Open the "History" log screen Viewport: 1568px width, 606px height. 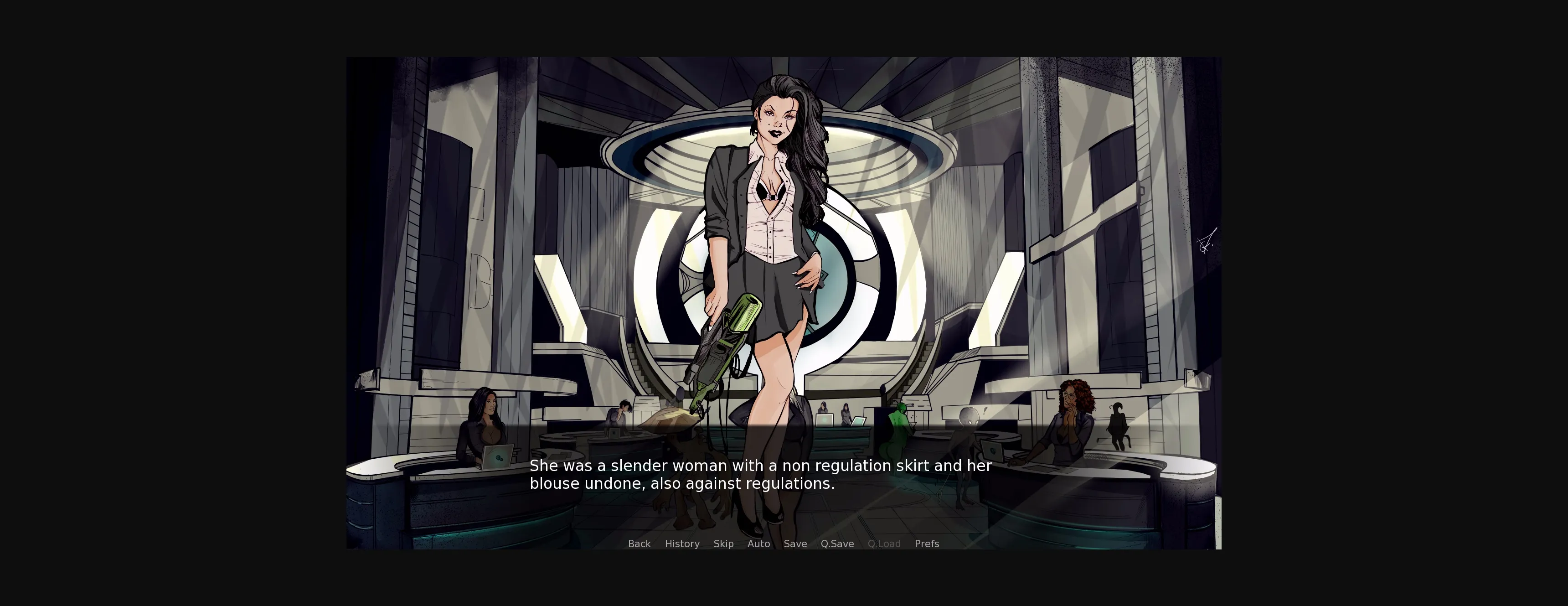682,544
